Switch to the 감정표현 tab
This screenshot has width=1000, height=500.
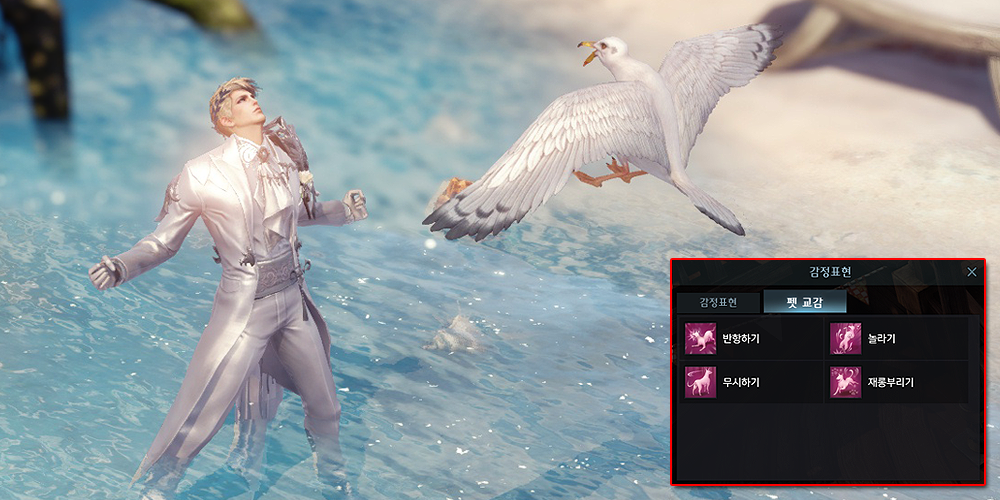click(718, 302)
